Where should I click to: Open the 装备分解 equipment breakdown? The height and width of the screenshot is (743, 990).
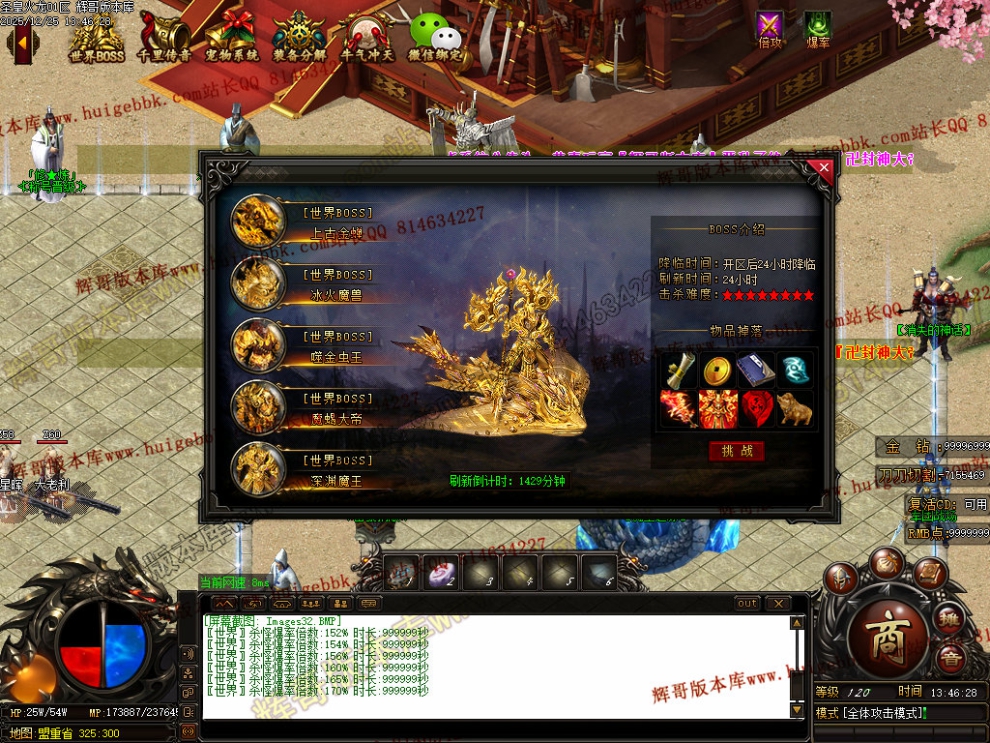(299, 36)
